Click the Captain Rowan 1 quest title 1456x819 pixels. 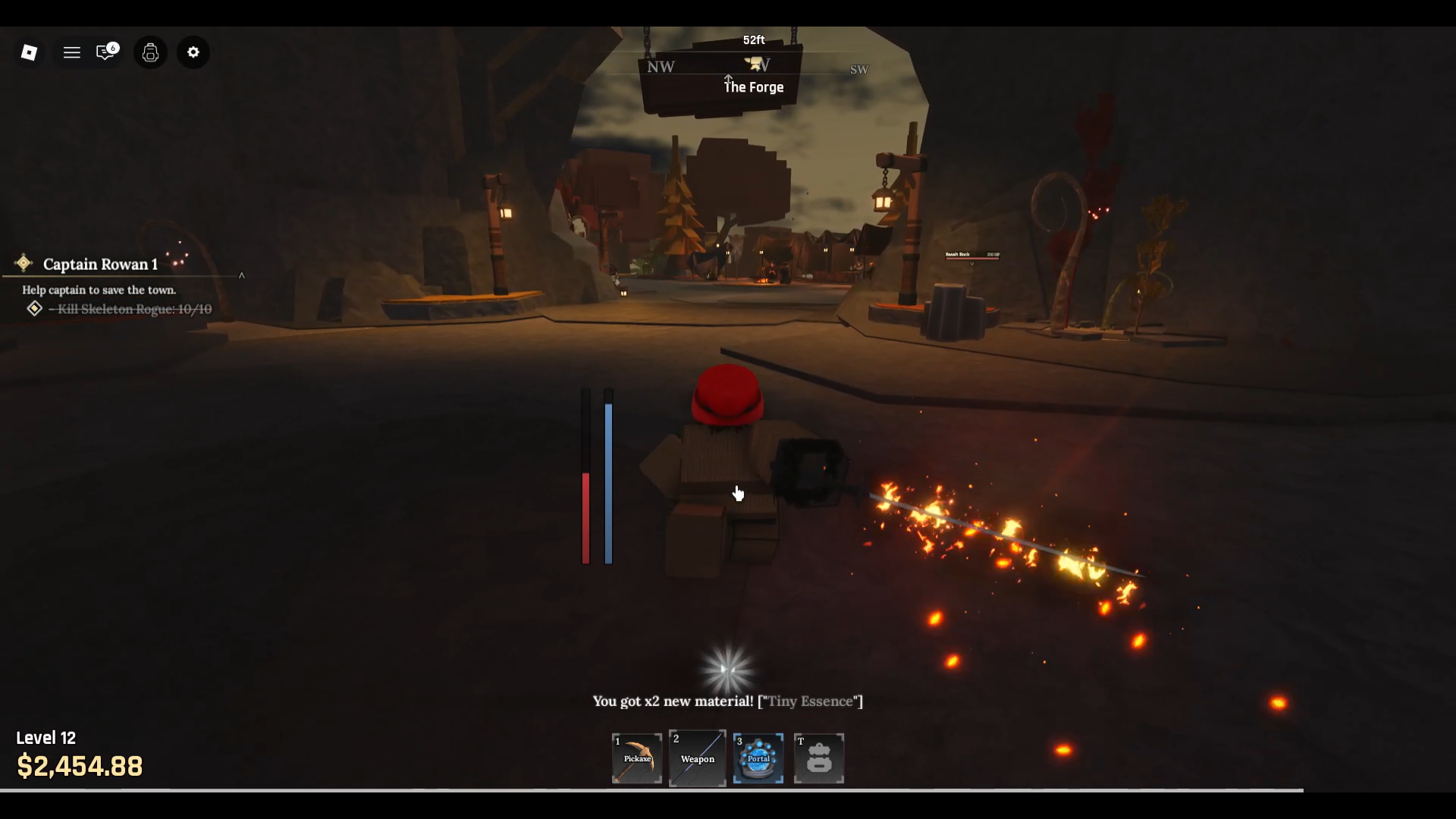[x=99, y=264]
